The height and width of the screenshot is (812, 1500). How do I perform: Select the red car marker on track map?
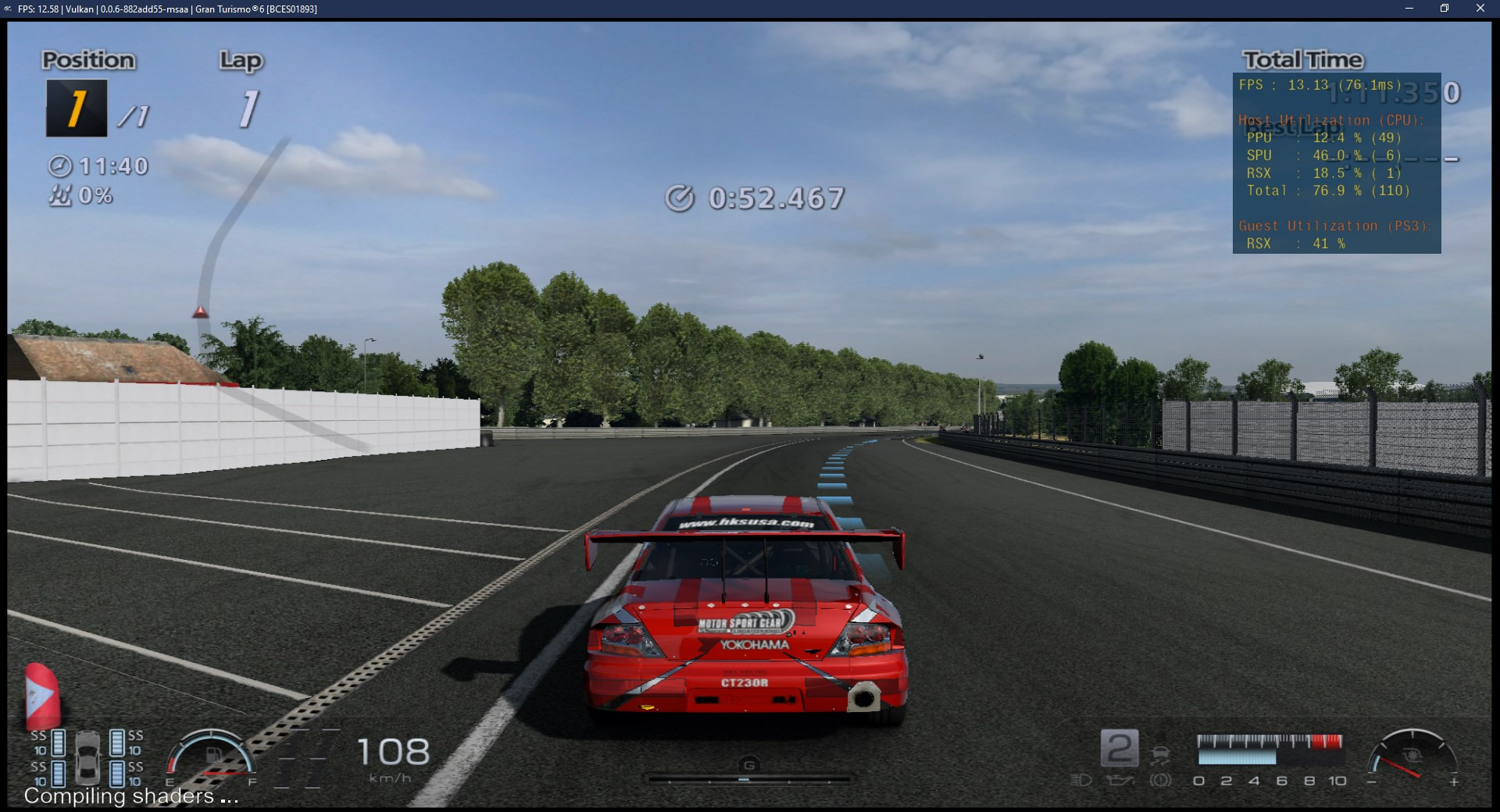[201, 312]
